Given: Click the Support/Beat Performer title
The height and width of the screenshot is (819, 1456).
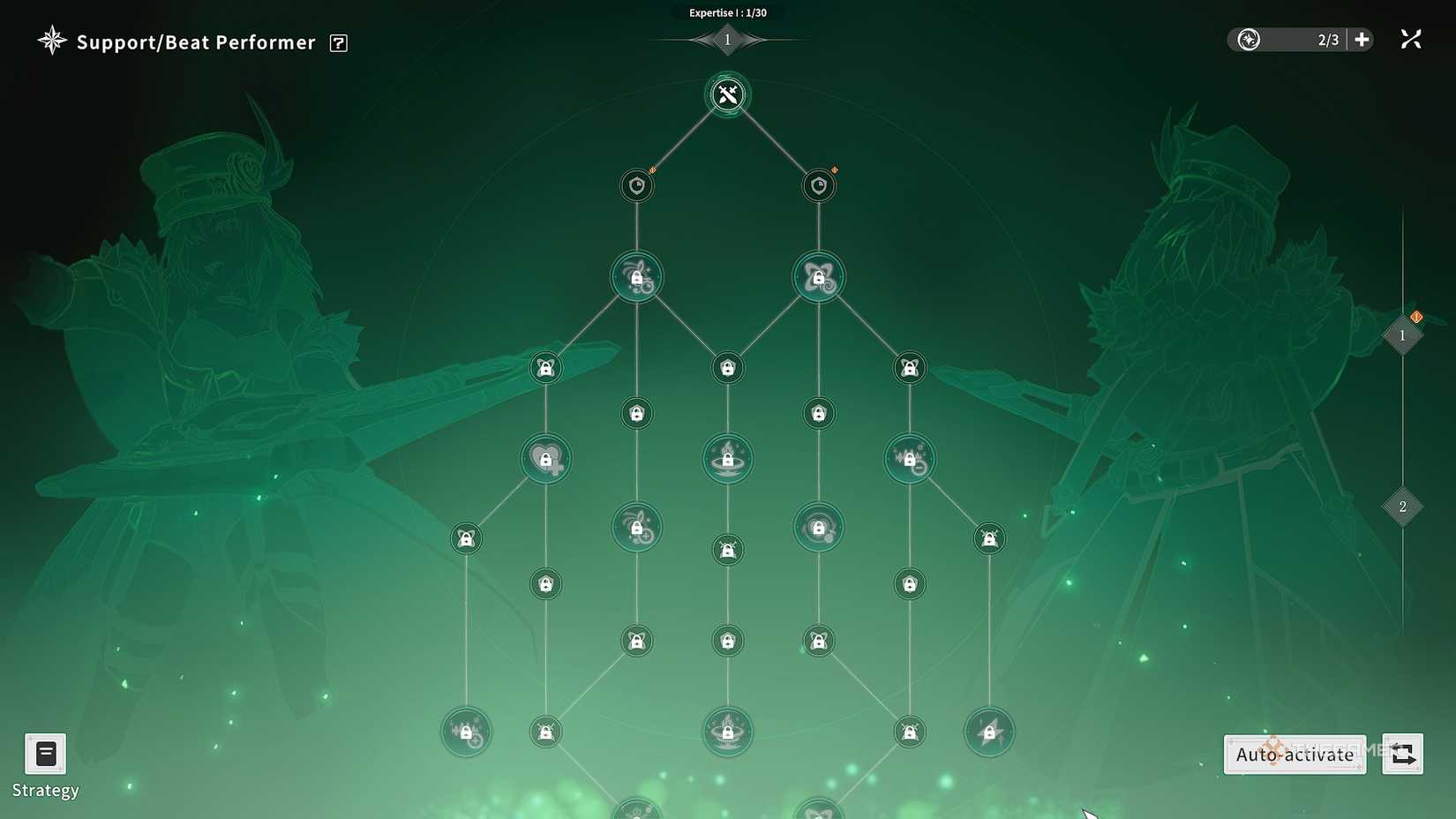Looking at the screenshot, I should coord(194,41).
